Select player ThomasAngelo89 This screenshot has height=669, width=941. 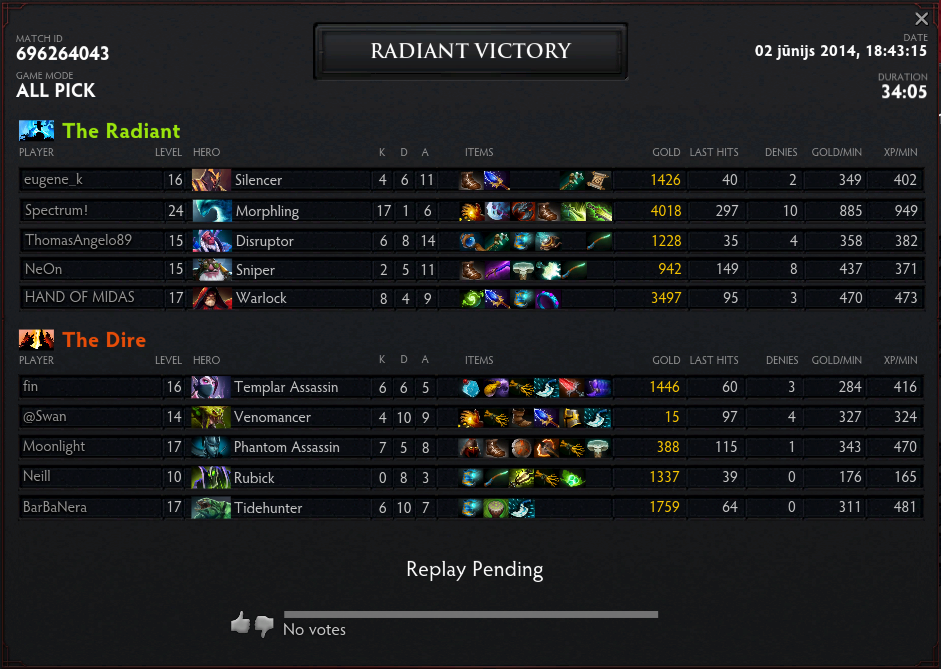78,240
